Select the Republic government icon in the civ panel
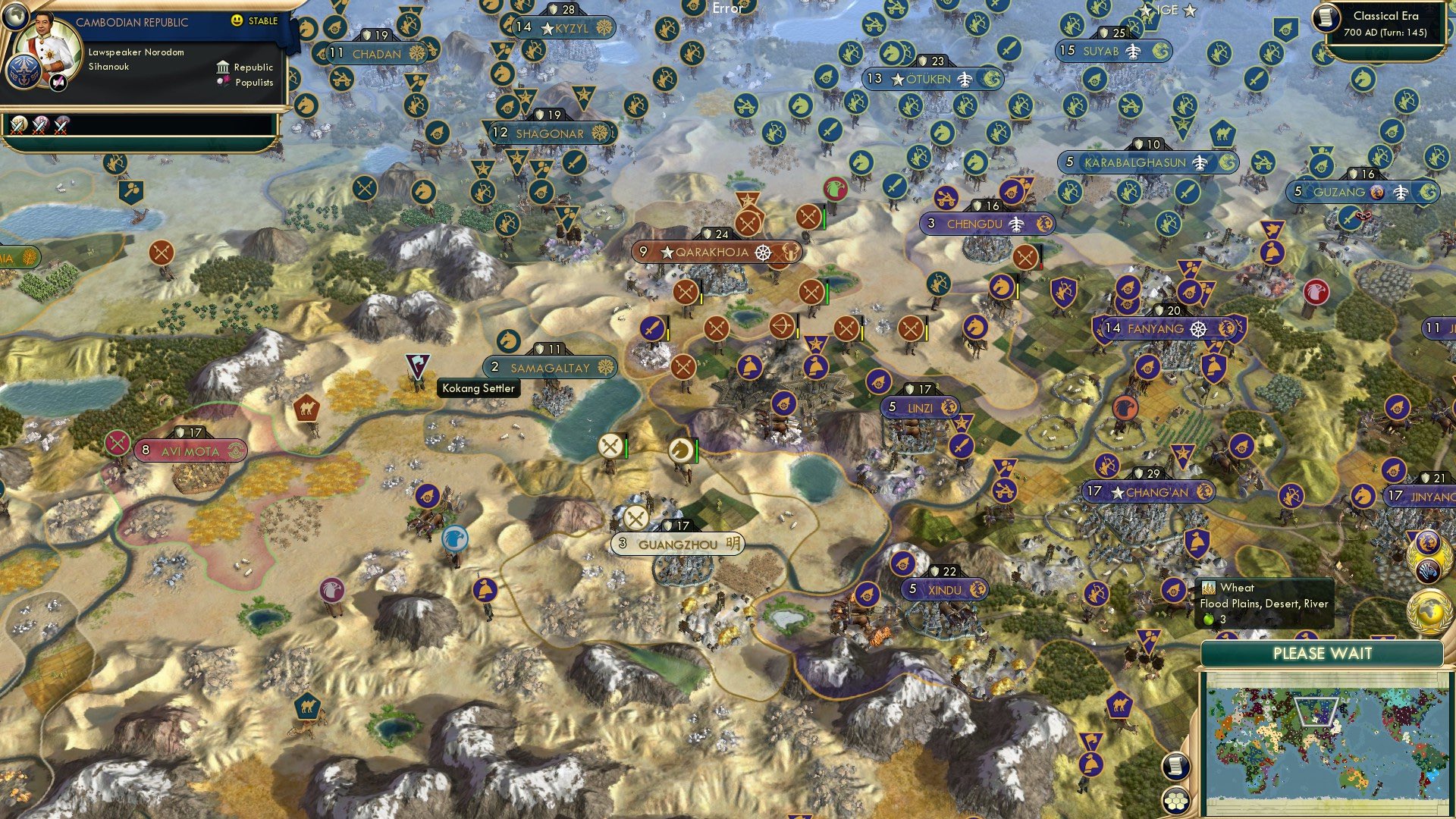This screenshot has height=819, width=1456. pos(223,68)
